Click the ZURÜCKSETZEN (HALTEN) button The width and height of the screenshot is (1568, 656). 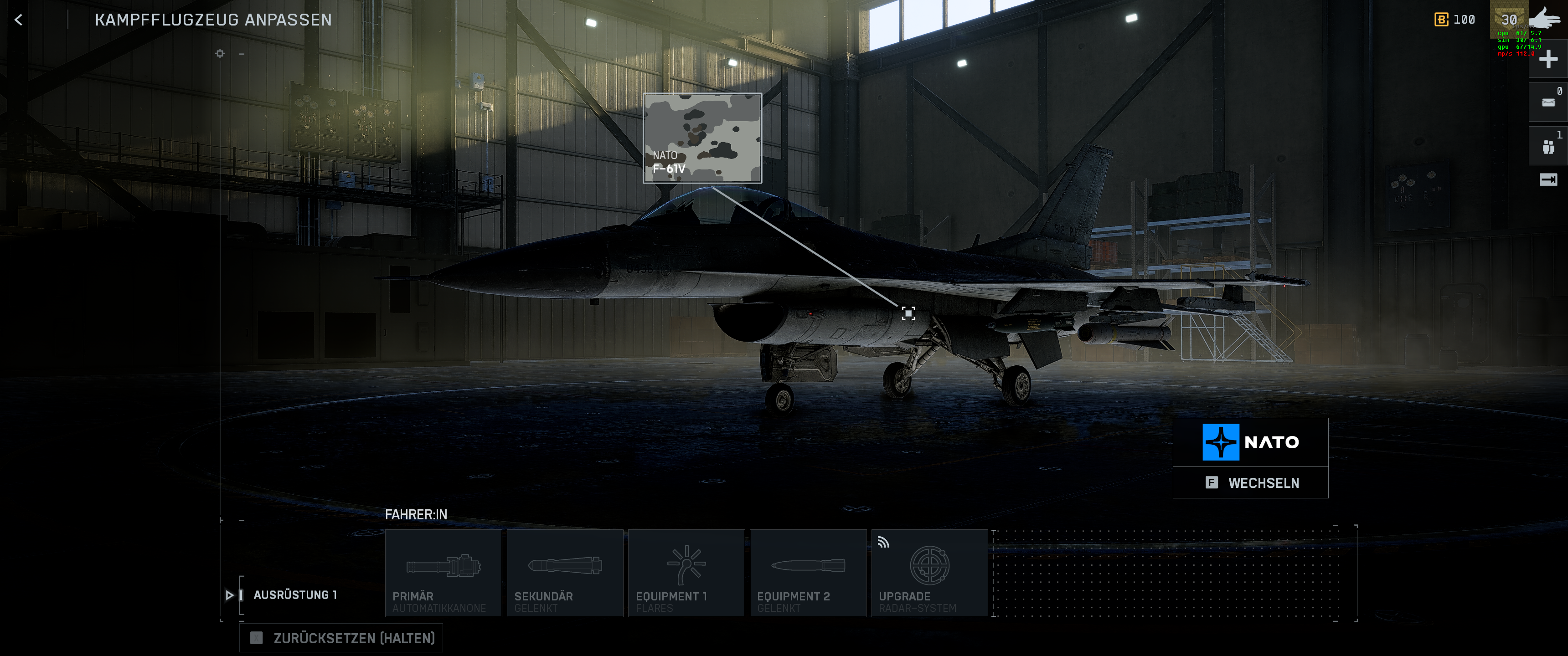[x=341, y=638]
